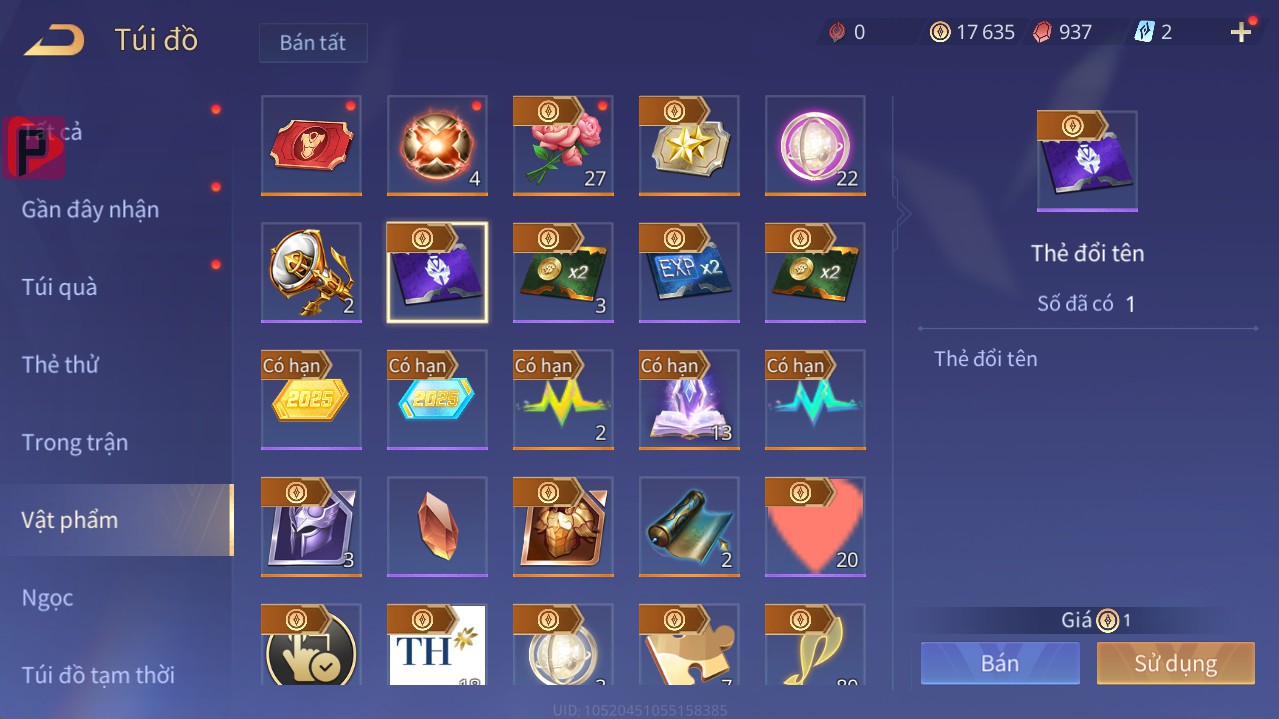Choose the golden horn megaphone slot

(311, 272)
